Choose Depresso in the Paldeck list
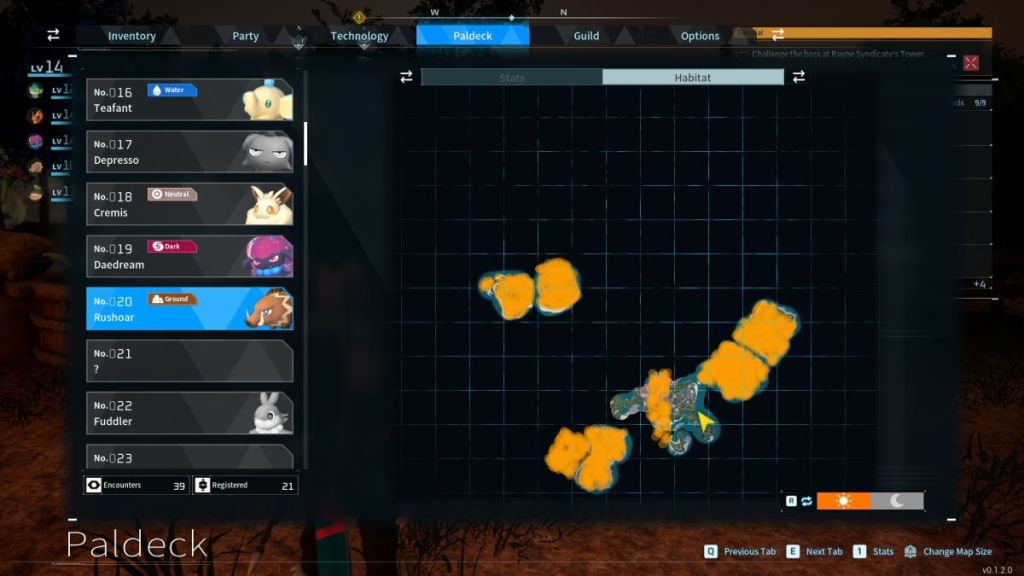The width and height of the screenshot is (1024, 576). click(x=189, y=152)
